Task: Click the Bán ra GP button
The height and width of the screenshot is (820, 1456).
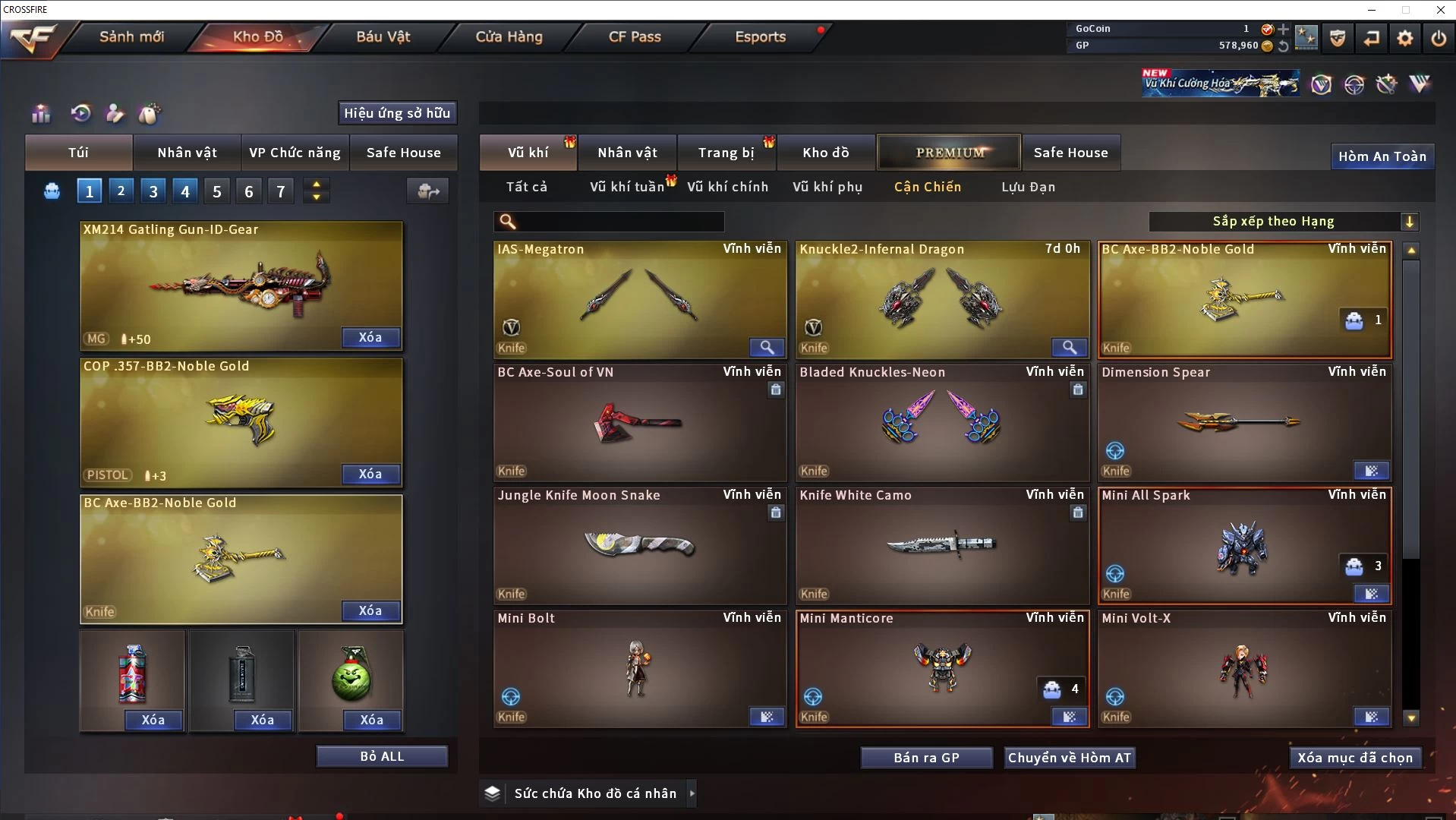Action: coord(926,758)
